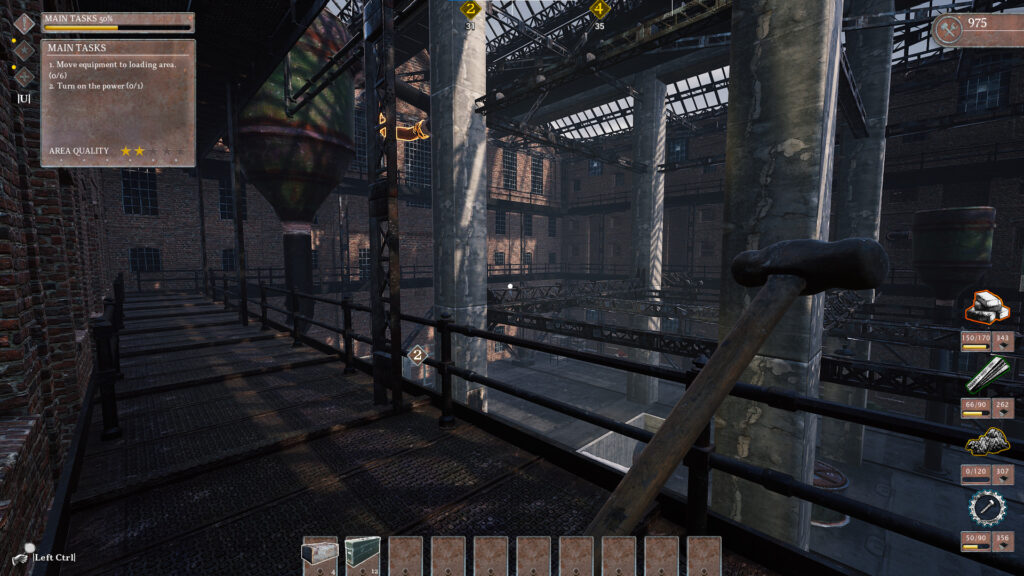Pick the green container hotbar slot

click(x=362, y=555)
